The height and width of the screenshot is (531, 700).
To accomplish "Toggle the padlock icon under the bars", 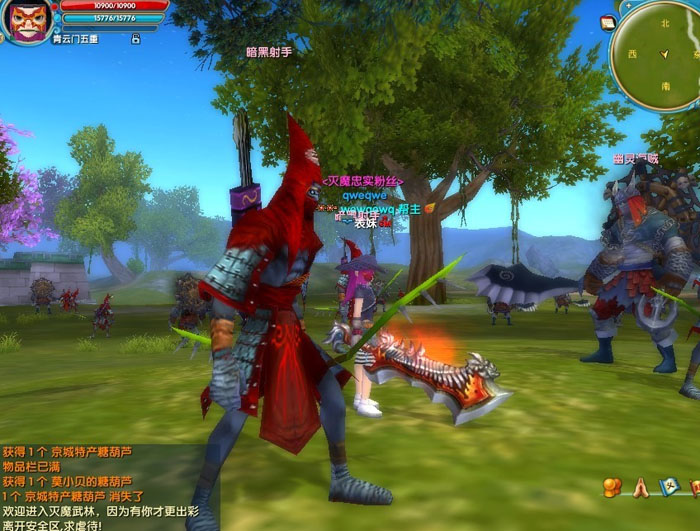I will pyautogui.click(x=135, y=39).
